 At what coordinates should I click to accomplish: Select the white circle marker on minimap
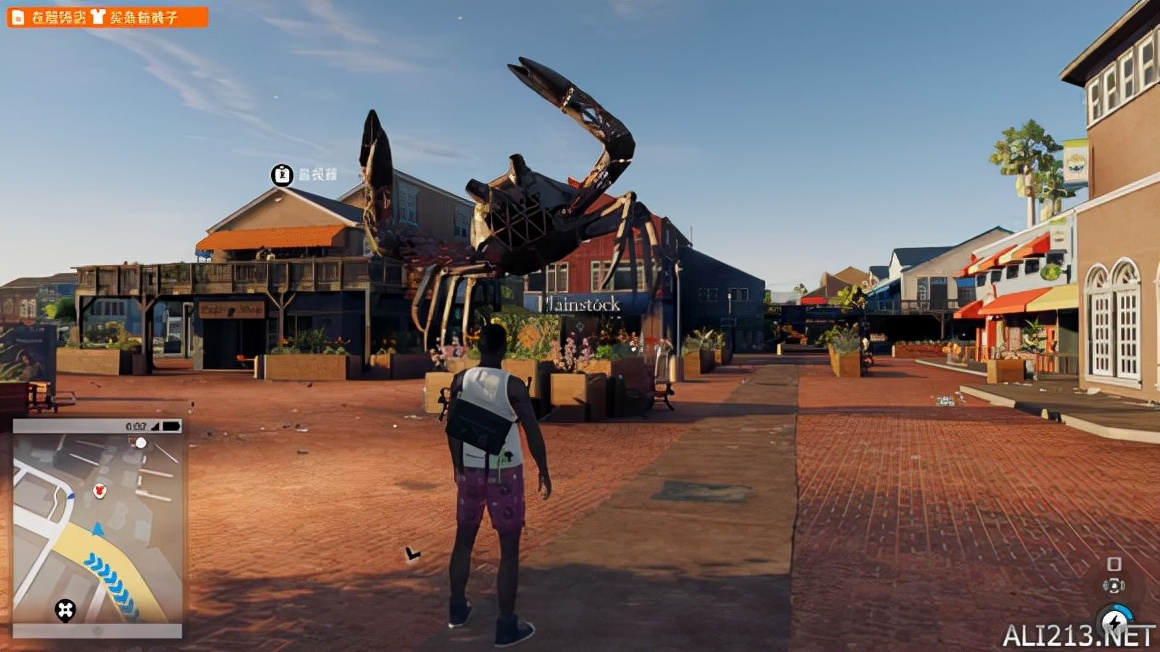pos(141,442)
